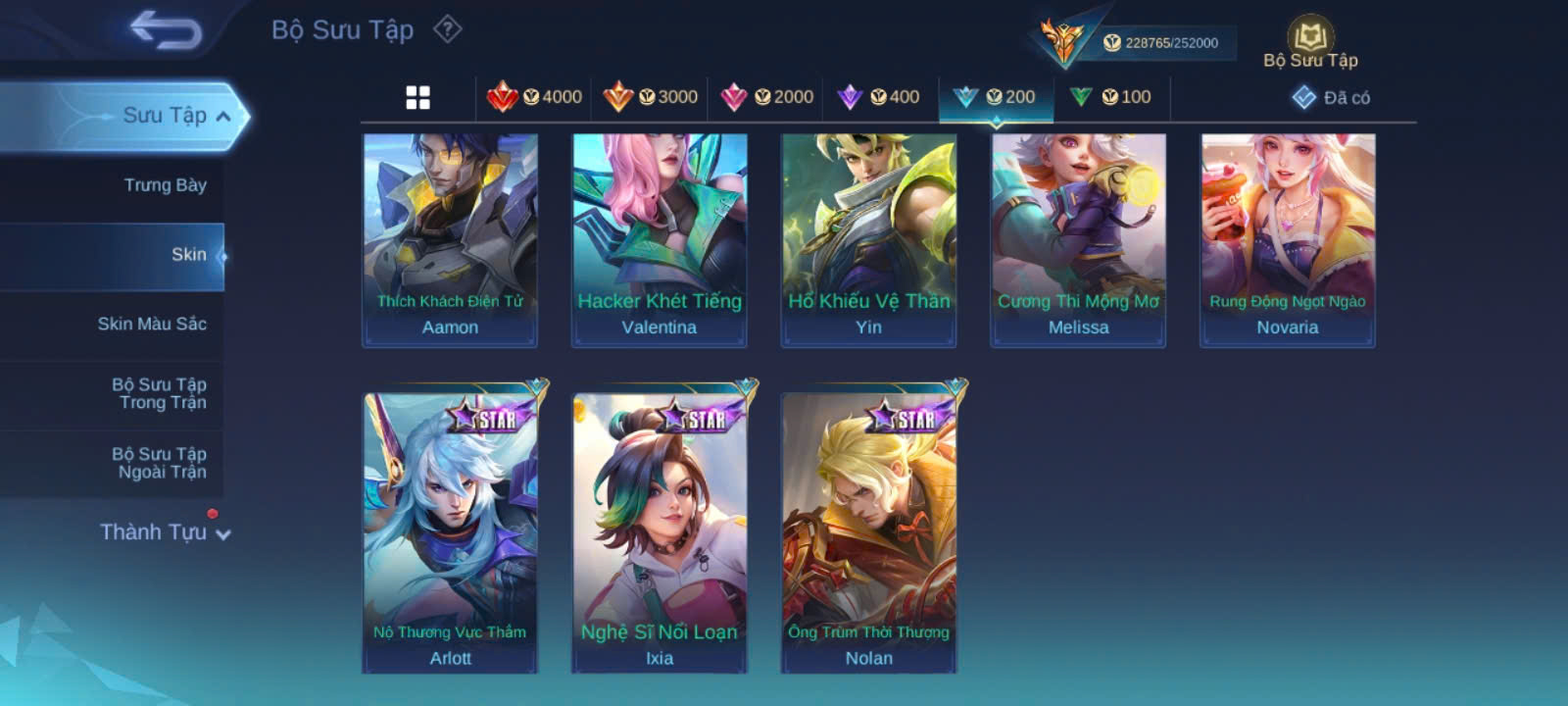The image size is (1568, 706).
Task: Toggle the Đã có owned filter
Action: click(1331, 97)
